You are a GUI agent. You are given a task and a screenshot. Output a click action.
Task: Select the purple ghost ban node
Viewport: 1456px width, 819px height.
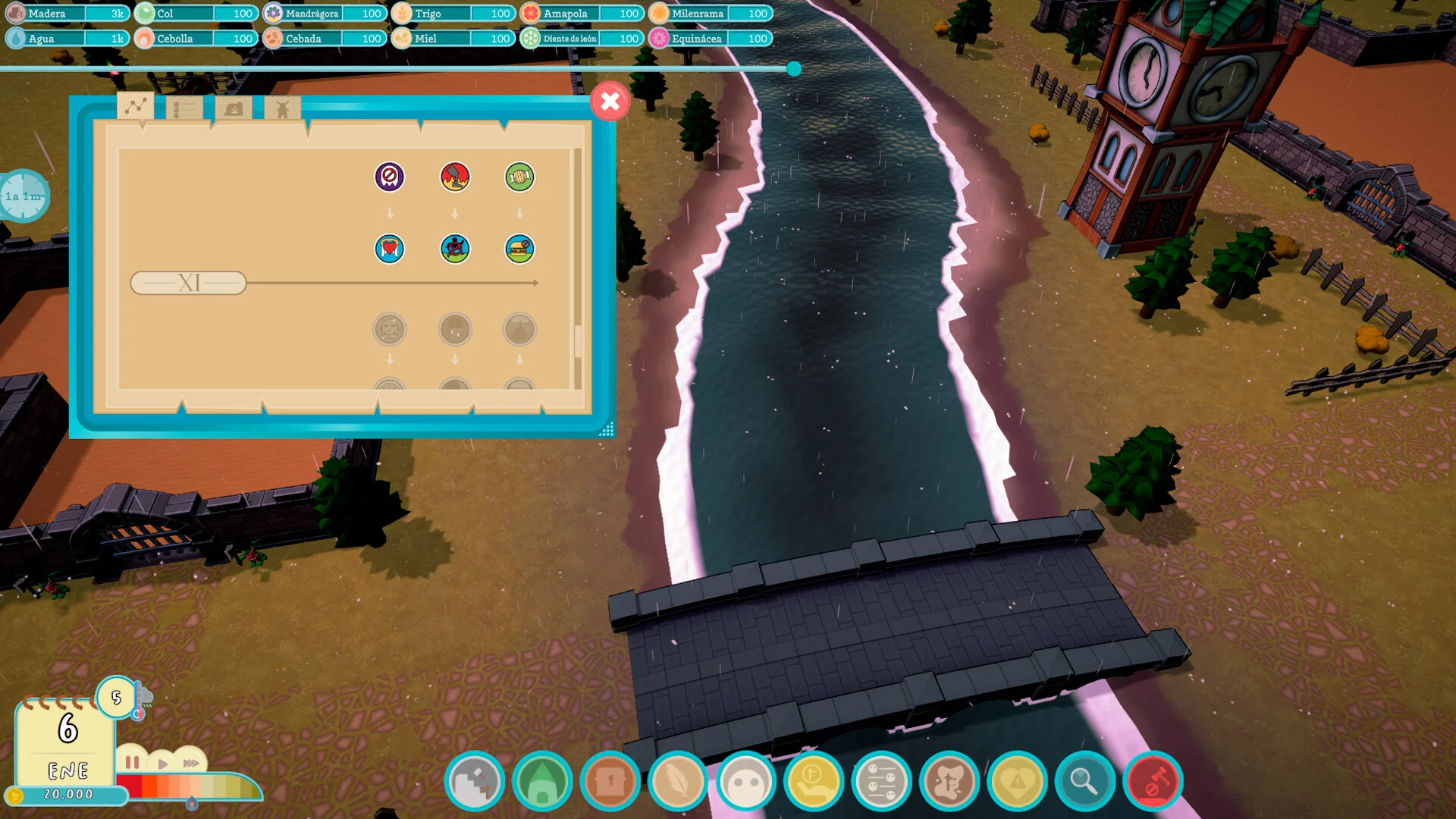[x=390, y=177]
